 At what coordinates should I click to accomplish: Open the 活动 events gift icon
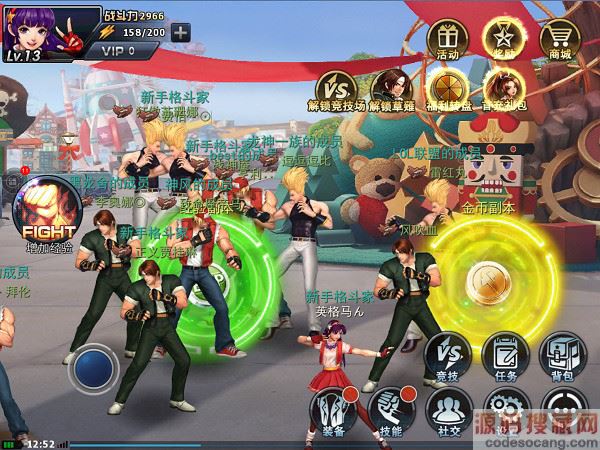coord(448,40)
